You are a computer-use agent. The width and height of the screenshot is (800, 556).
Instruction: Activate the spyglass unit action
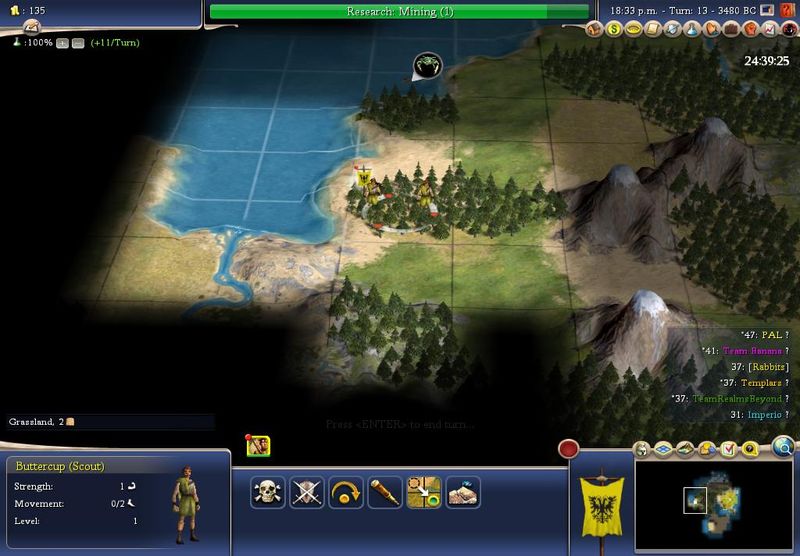385,491
